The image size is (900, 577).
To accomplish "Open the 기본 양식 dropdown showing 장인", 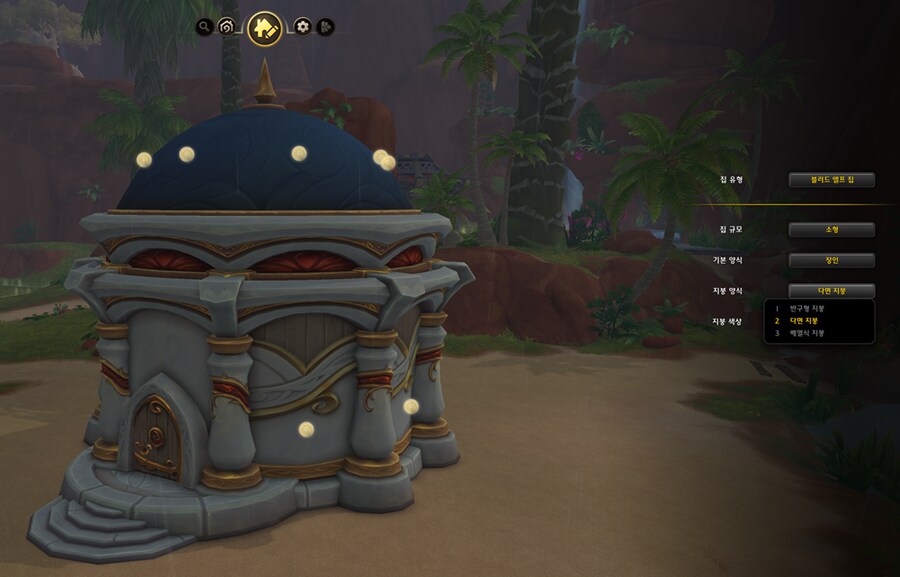I will click(x=831, y=260).
